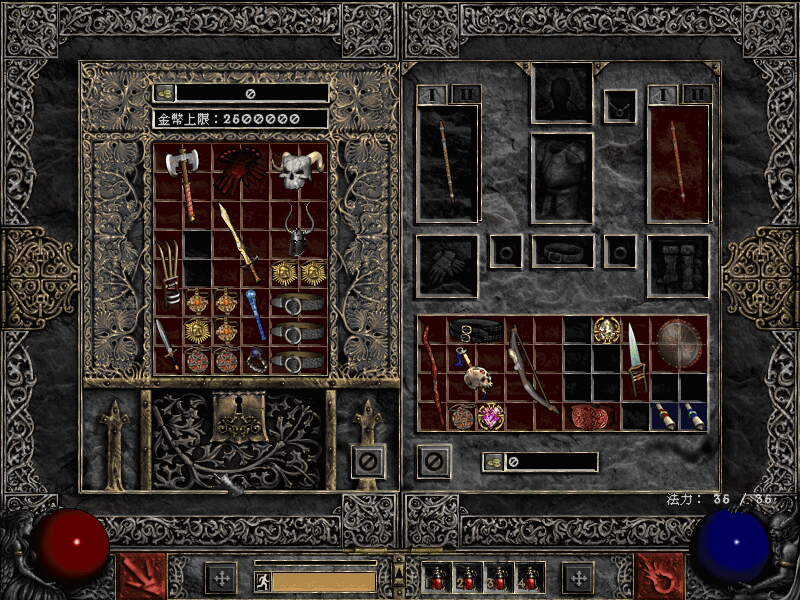
Task: Select the black studded belt in inventory
Action: coord(476,331)
